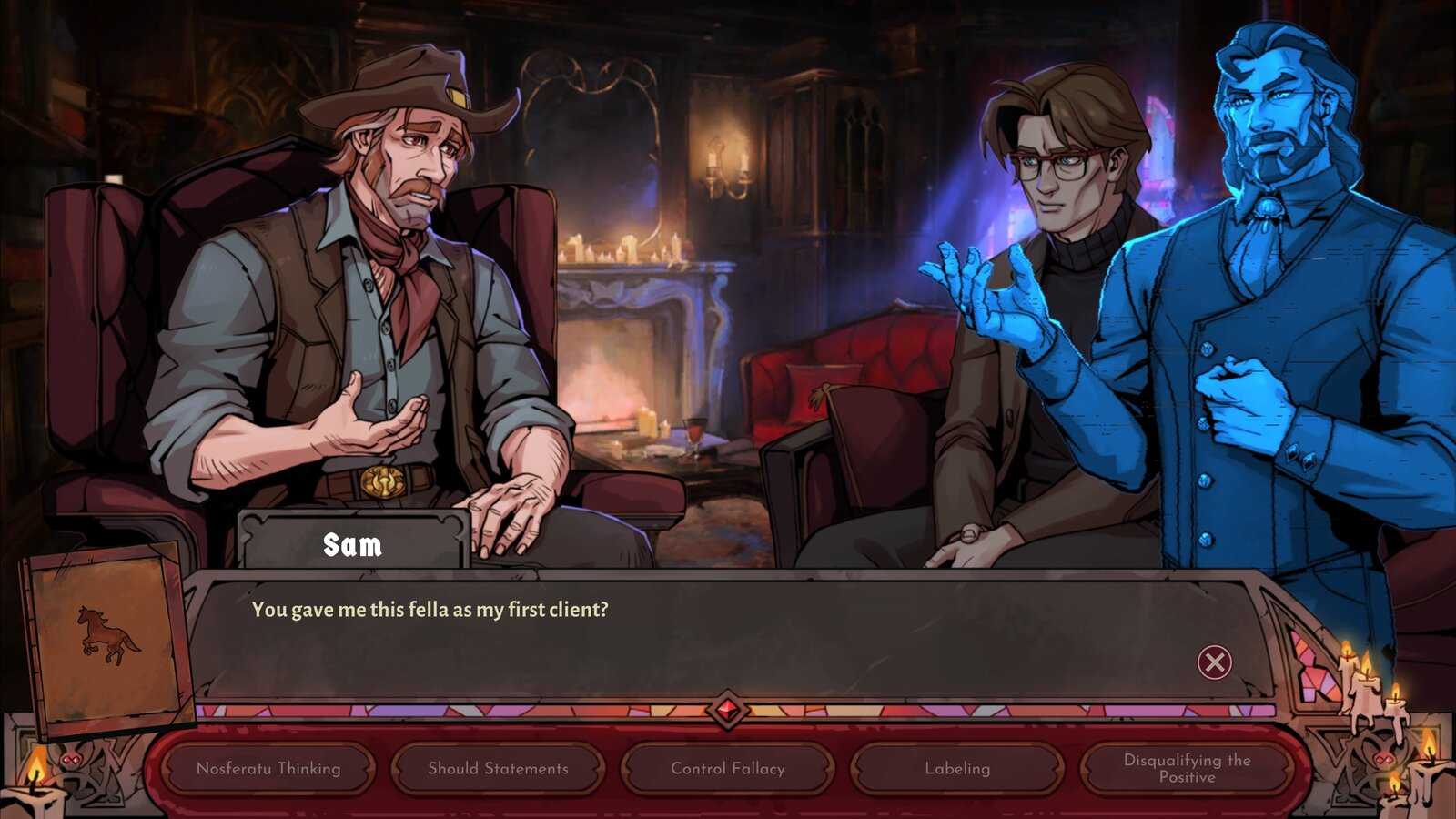The image size is (1456, 819).
Task: Select Should Statements distortion
Action: point(498,768)
